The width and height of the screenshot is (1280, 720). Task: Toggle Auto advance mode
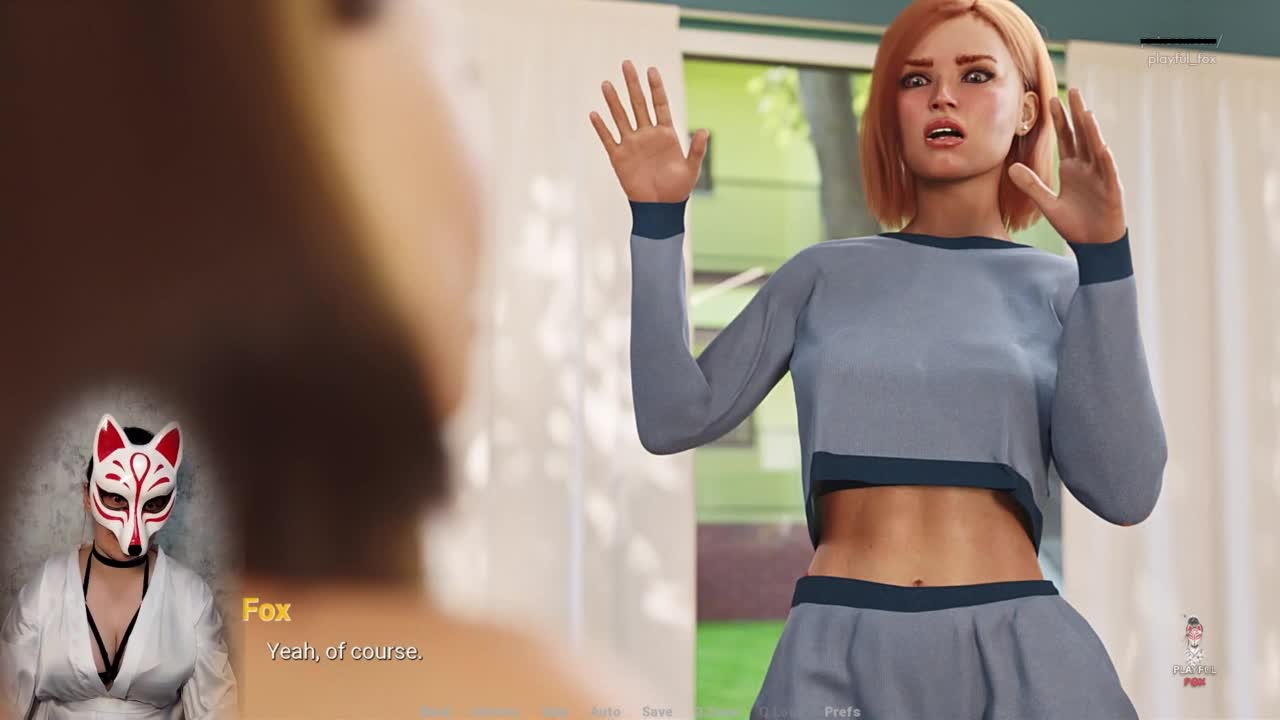tap(606, 712)
